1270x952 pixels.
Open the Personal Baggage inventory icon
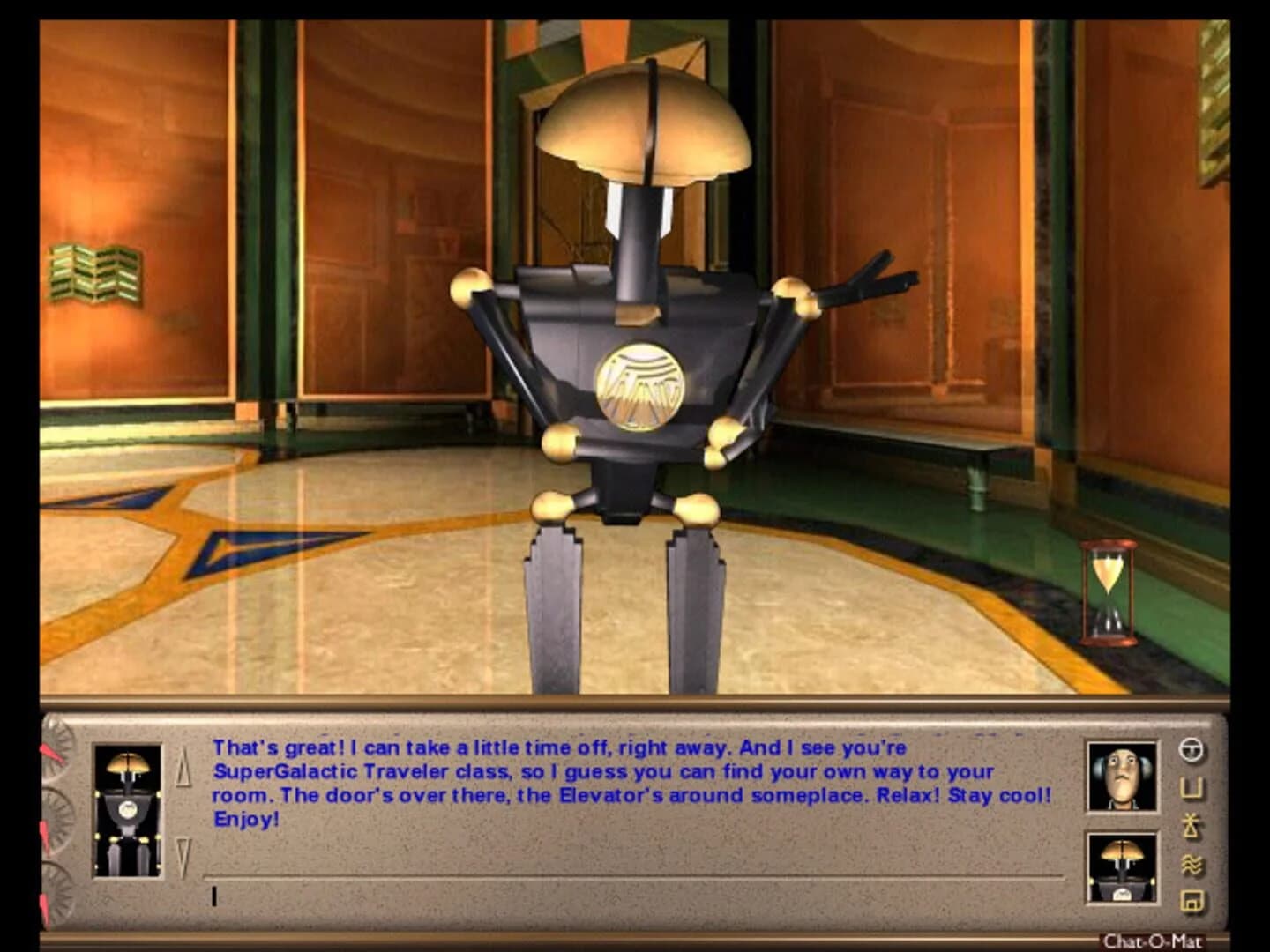point(1191,786)
